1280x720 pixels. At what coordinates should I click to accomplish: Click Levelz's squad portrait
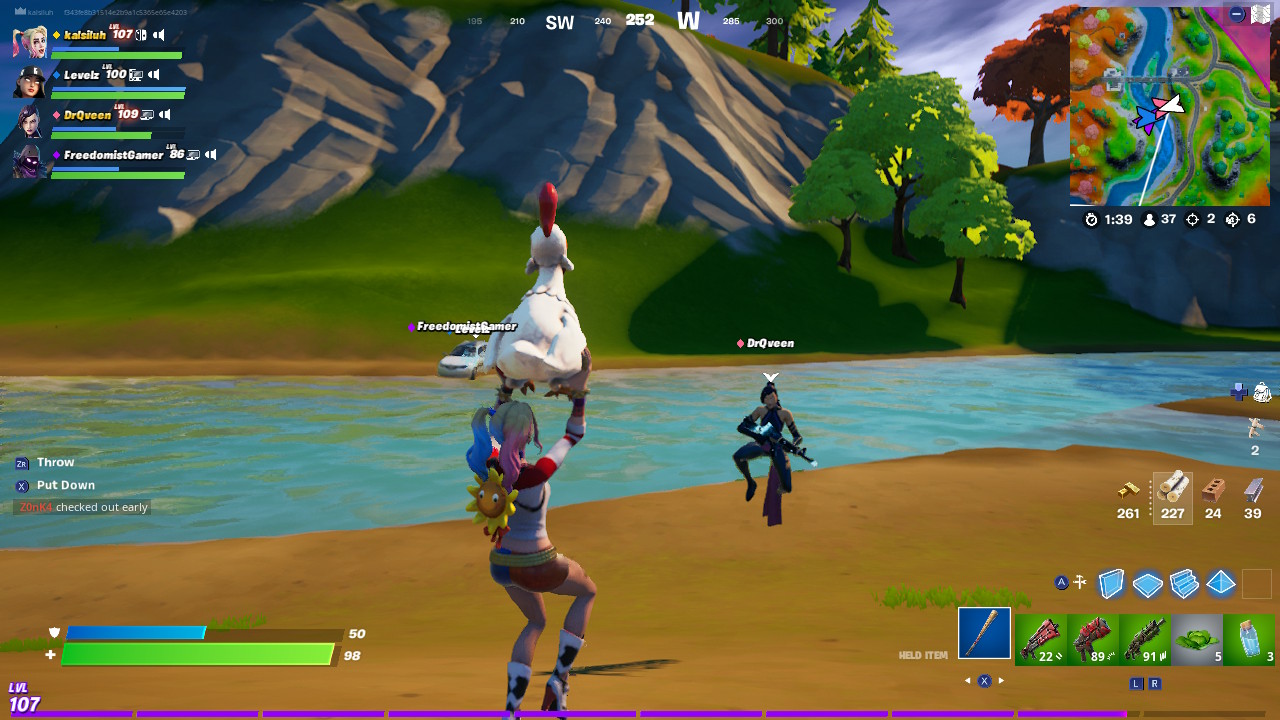[29, 81]
